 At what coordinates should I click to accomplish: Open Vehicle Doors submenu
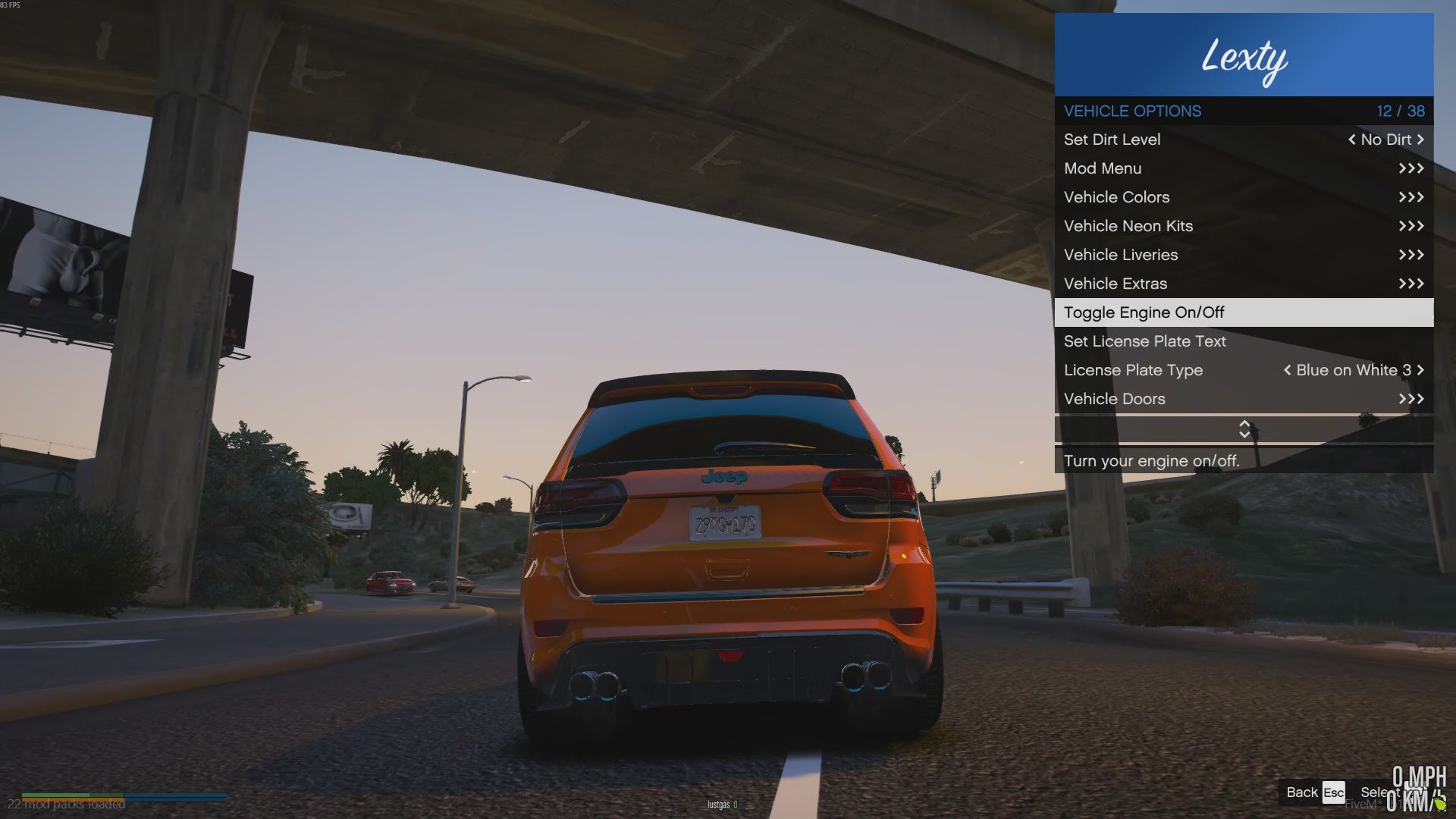(1244, 399)
